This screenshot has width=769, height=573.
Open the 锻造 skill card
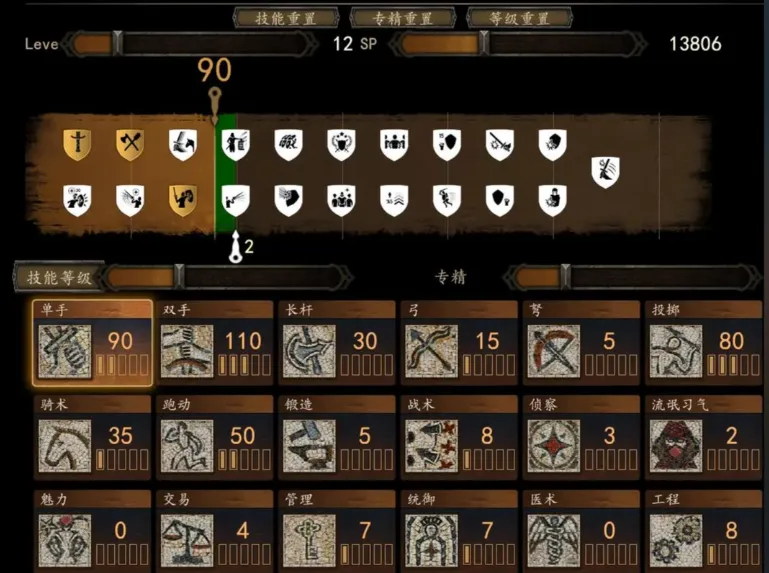point(337,436)
